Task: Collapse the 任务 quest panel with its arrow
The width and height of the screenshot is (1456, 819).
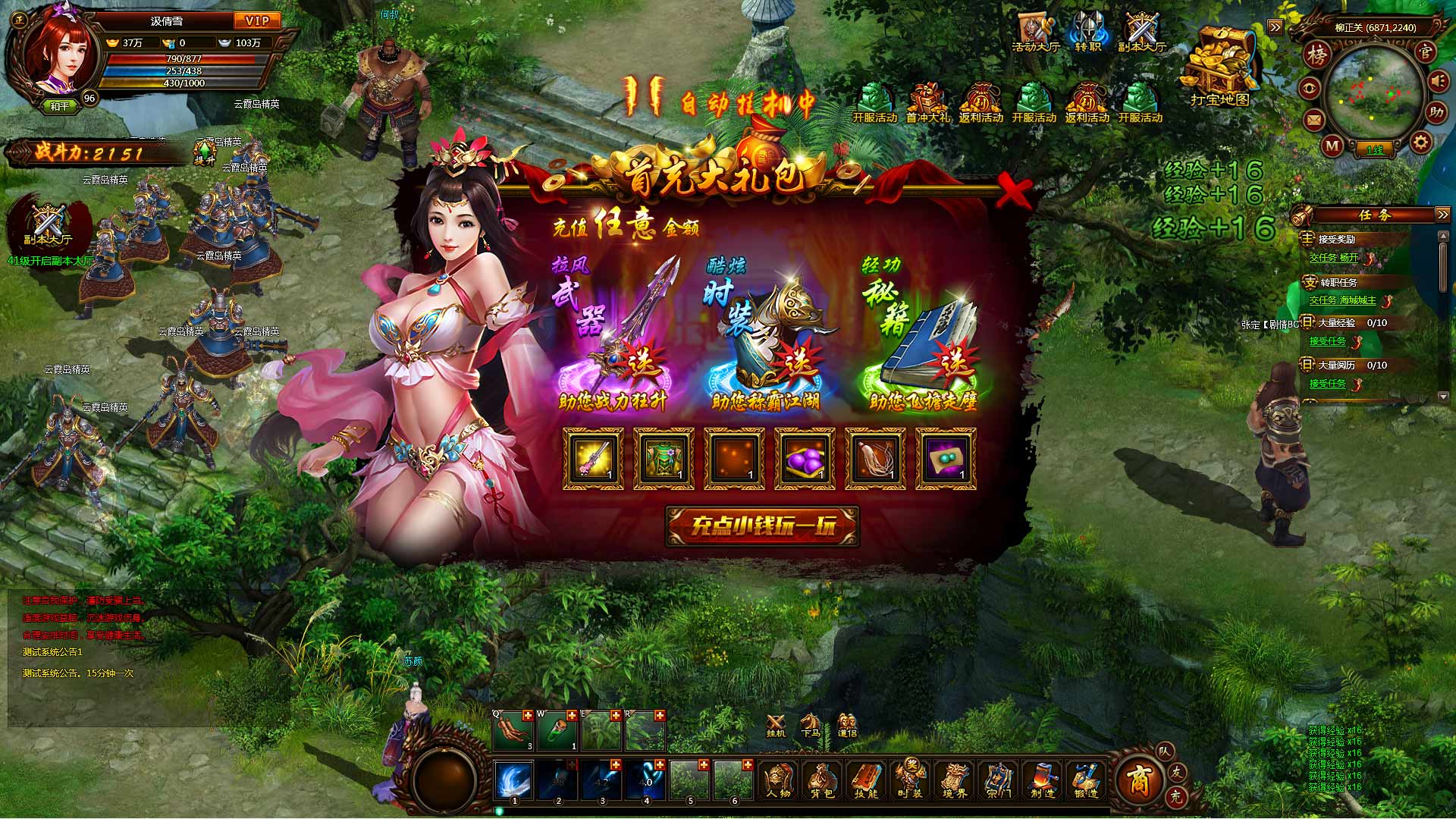Action: click(1442, 215)
